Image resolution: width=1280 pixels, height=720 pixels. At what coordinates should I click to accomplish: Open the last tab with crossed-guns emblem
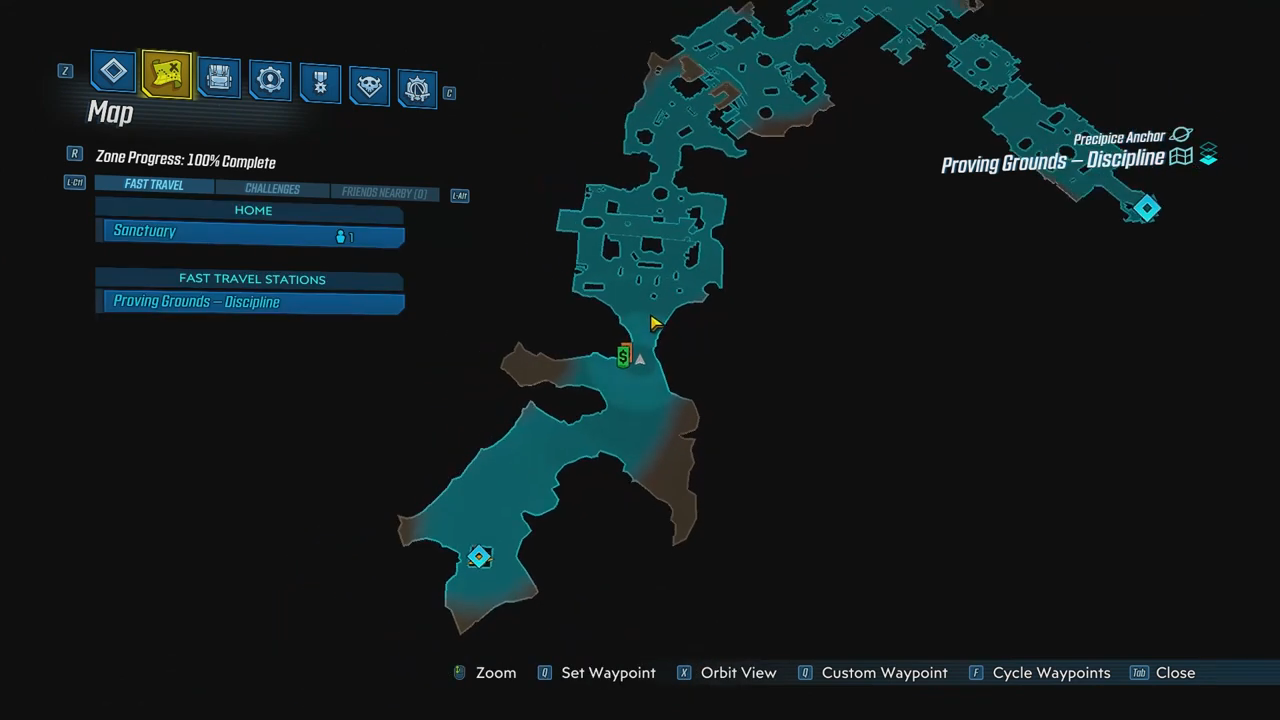click(417, 89)
